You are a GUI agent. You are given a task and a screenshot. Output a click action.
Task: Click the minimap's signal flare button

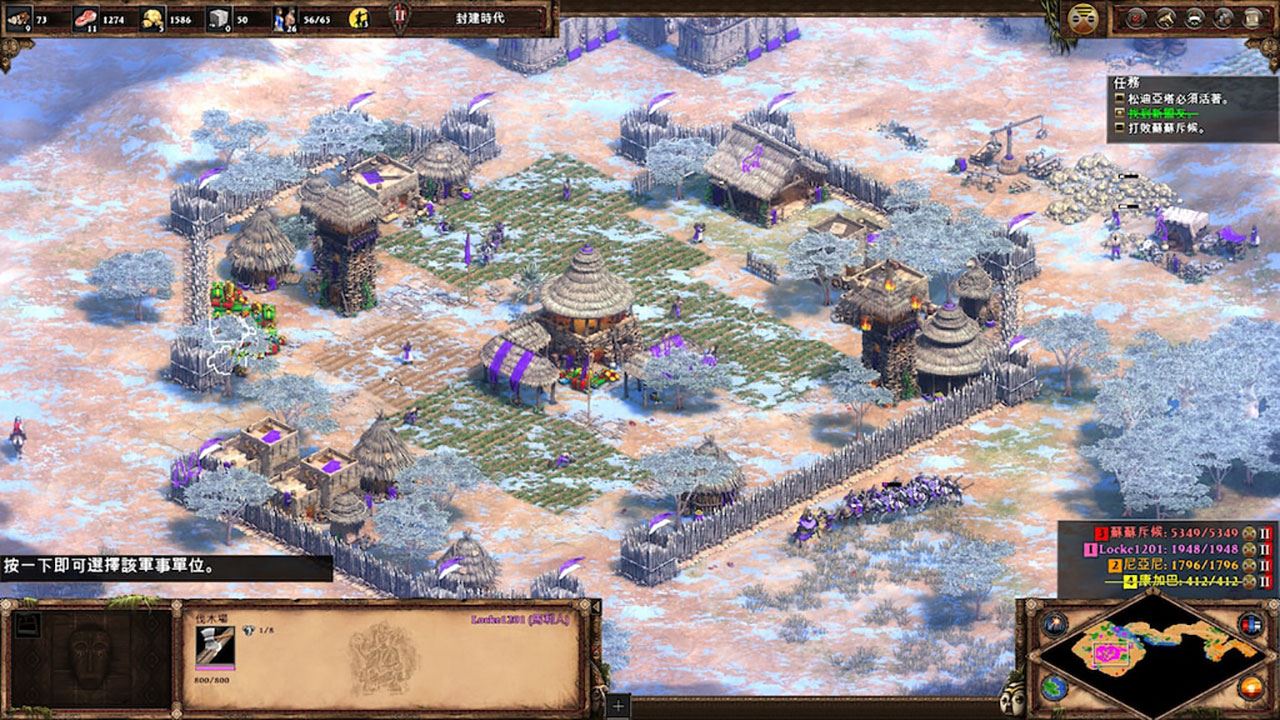coord(1052,624)
